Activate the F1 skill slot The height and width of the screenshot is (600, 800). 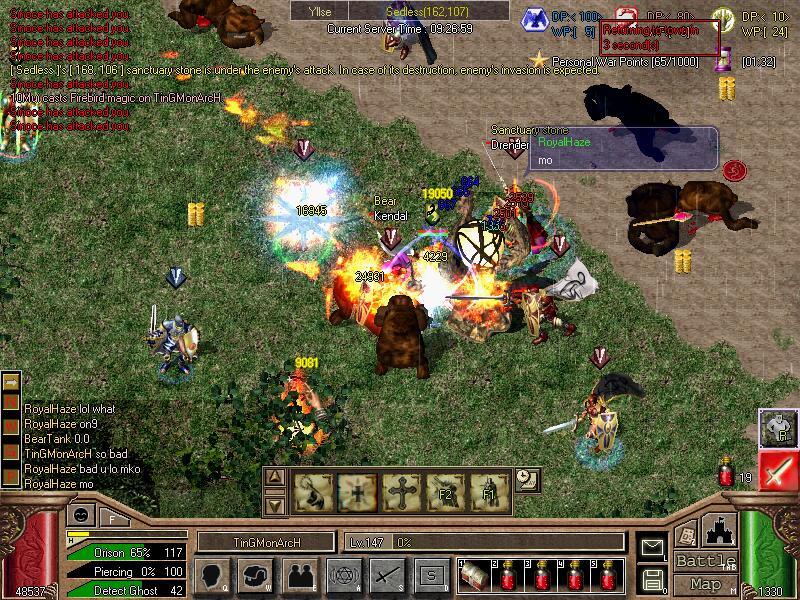490,491
